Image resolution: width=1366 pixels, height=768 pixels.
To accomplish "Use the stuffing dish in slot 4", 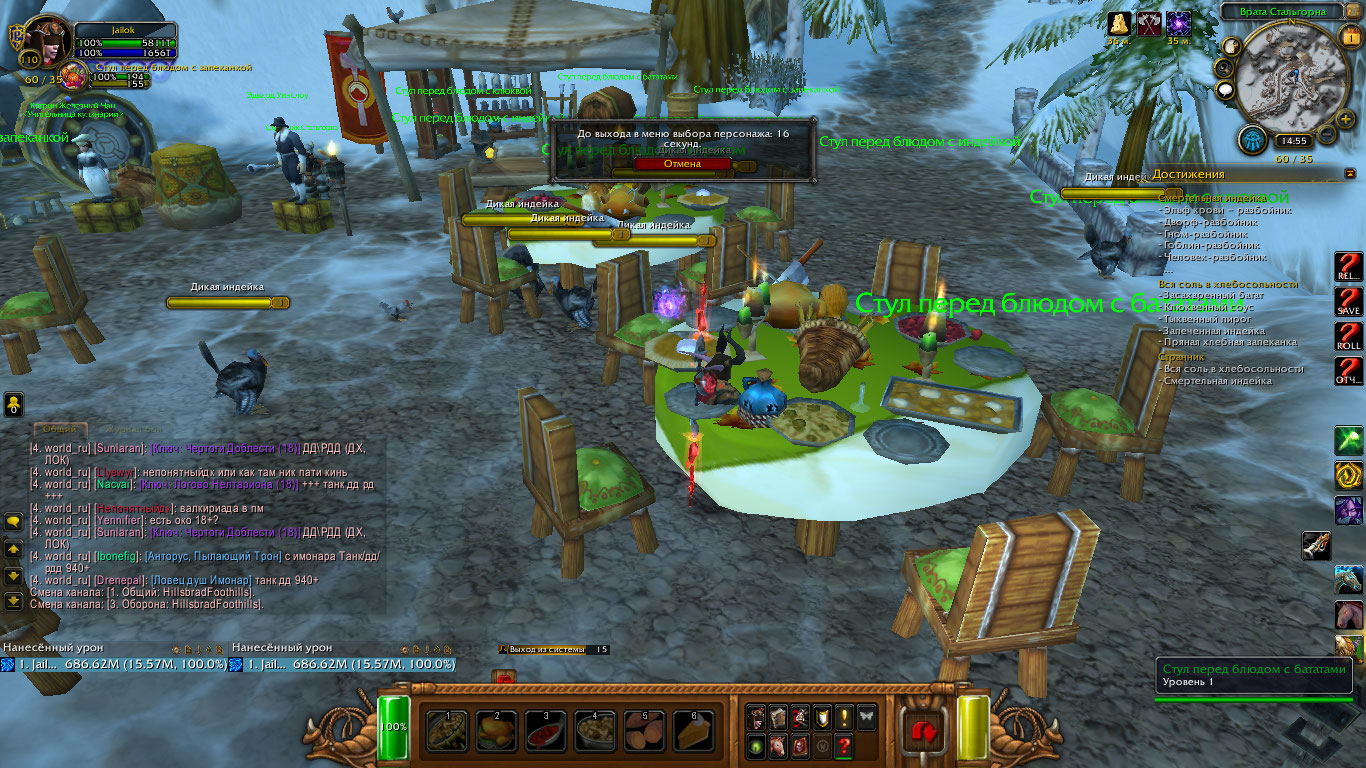I will [595, 730].
